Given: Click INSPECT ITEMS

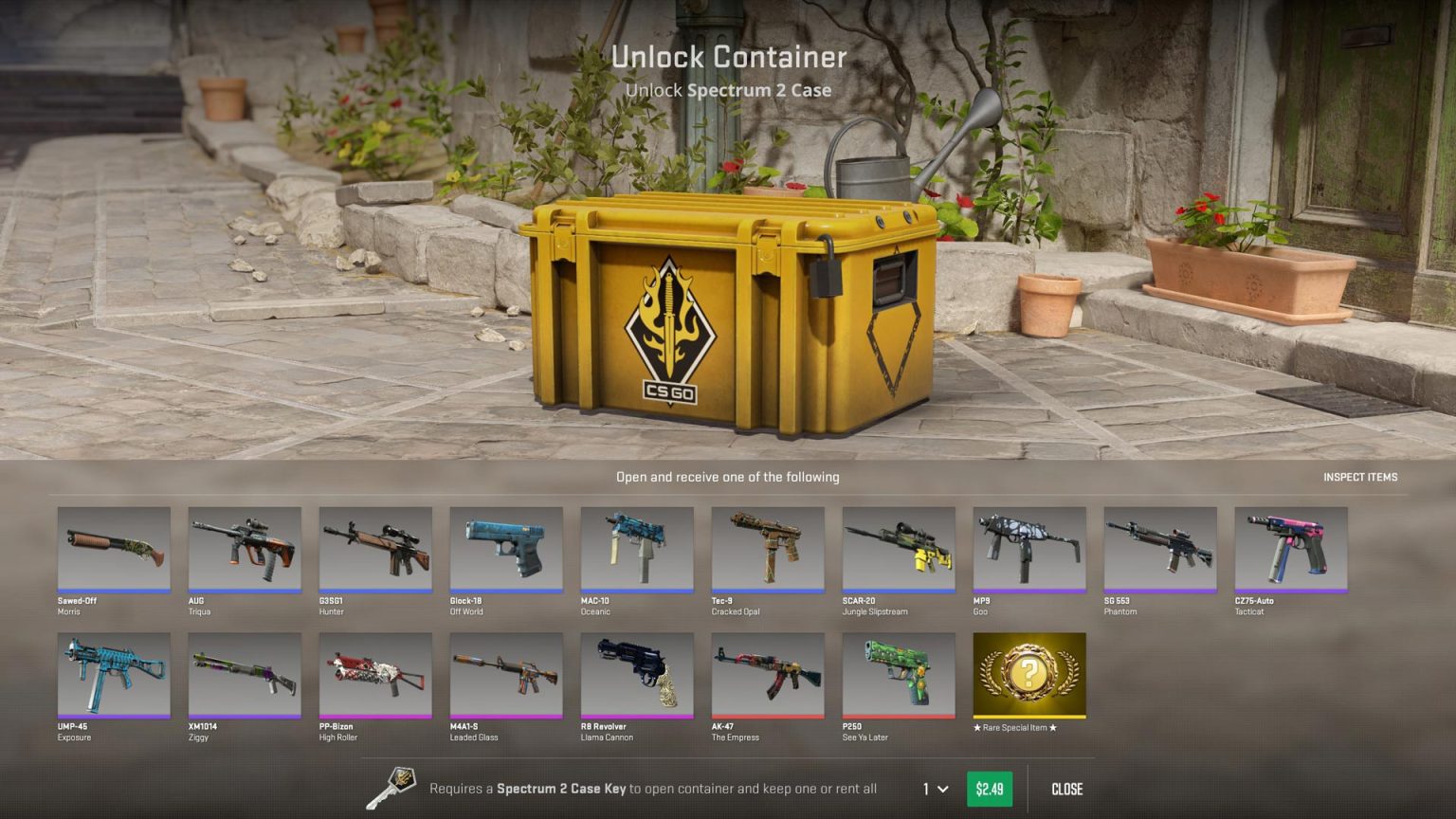Looking at the screenshot, I should [1361, 477].
